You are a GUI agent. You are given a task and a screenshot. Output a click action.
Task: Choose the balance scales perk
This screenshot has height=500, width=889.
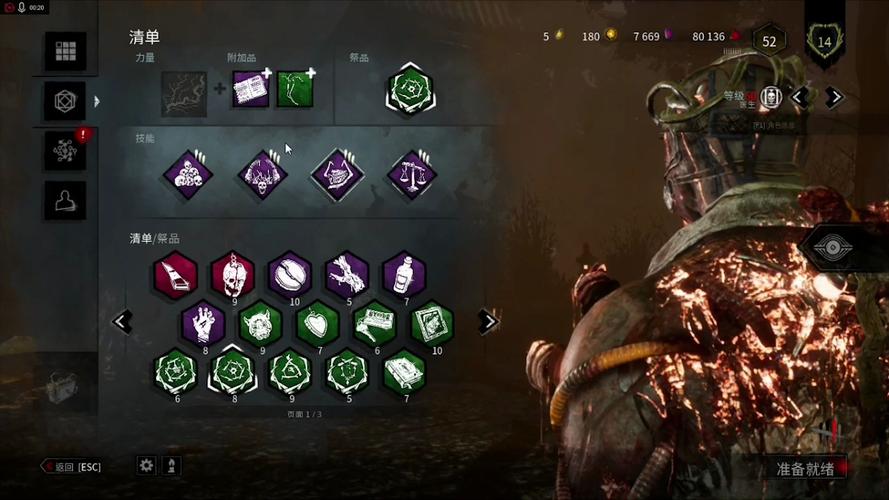point(410,174)
